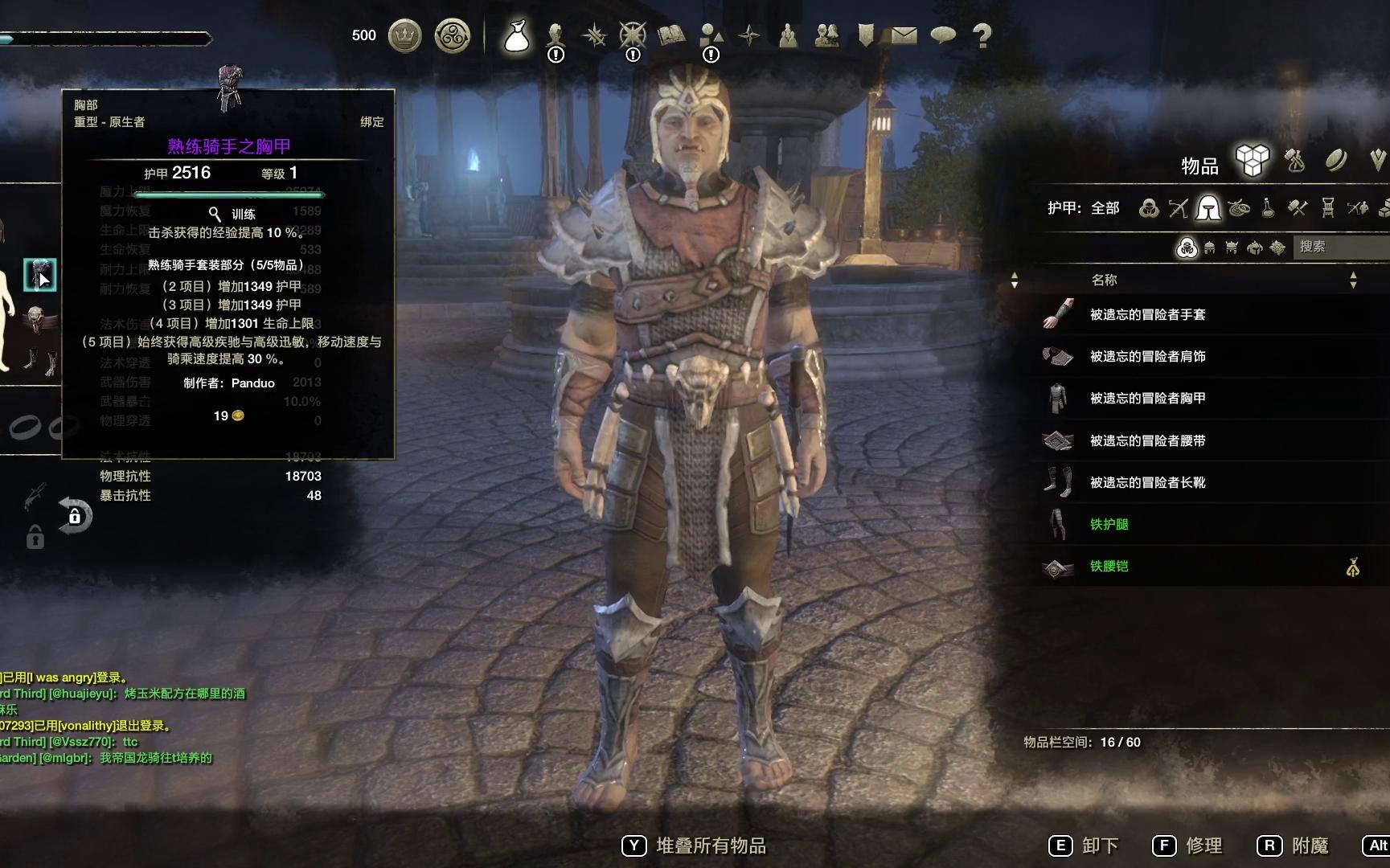Click the equipped skull belt slot

[x=36, y=319]
